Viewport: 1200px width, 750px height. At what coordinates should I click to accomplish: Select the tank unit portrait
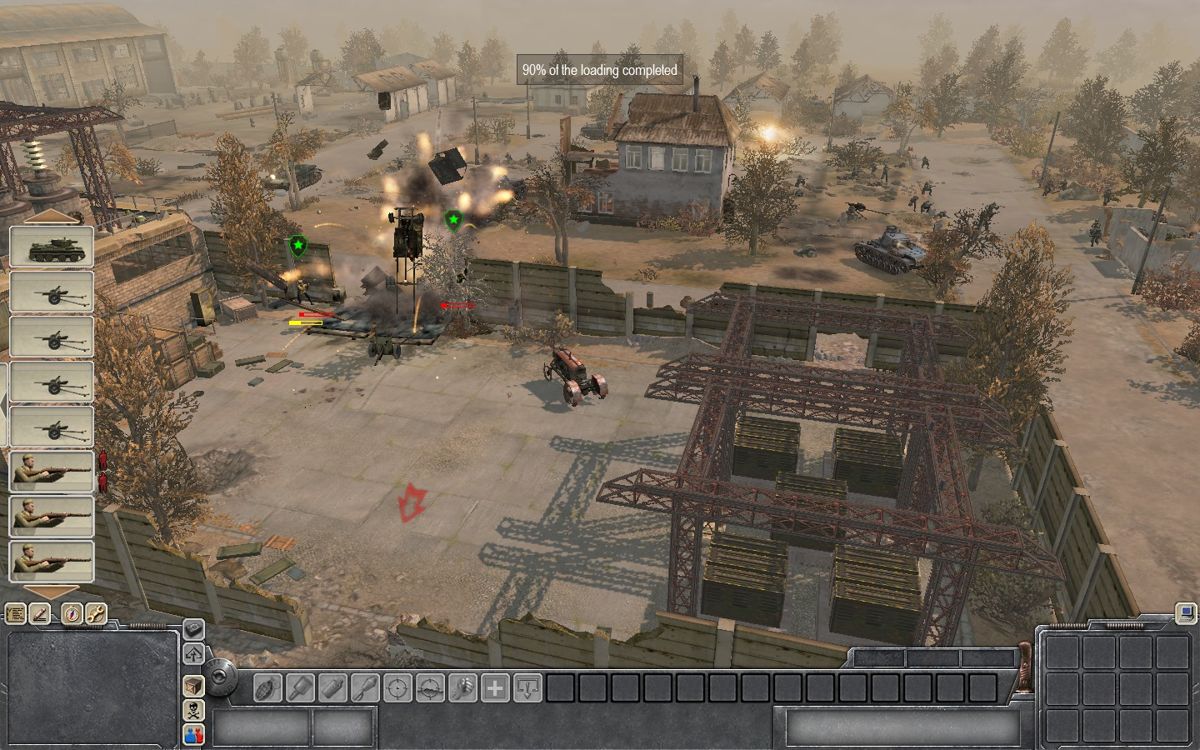point(51,247)
